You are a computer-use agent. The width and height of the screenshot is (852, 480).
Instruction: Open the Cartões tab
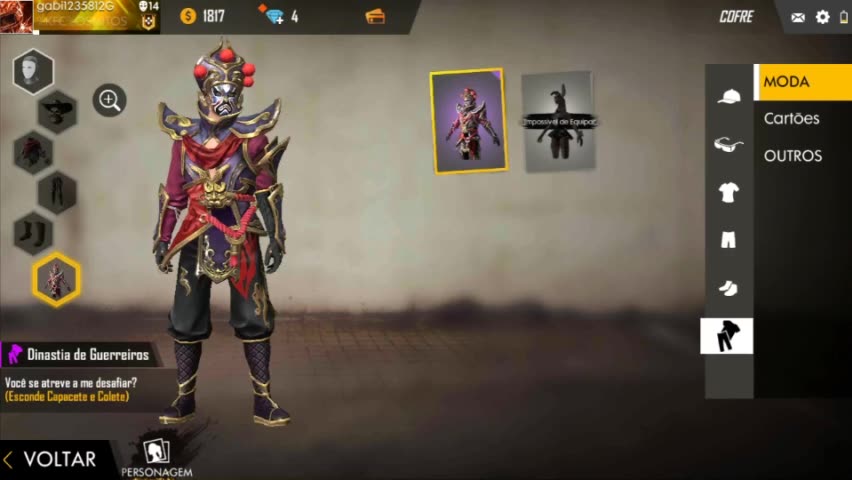point(791,119)
